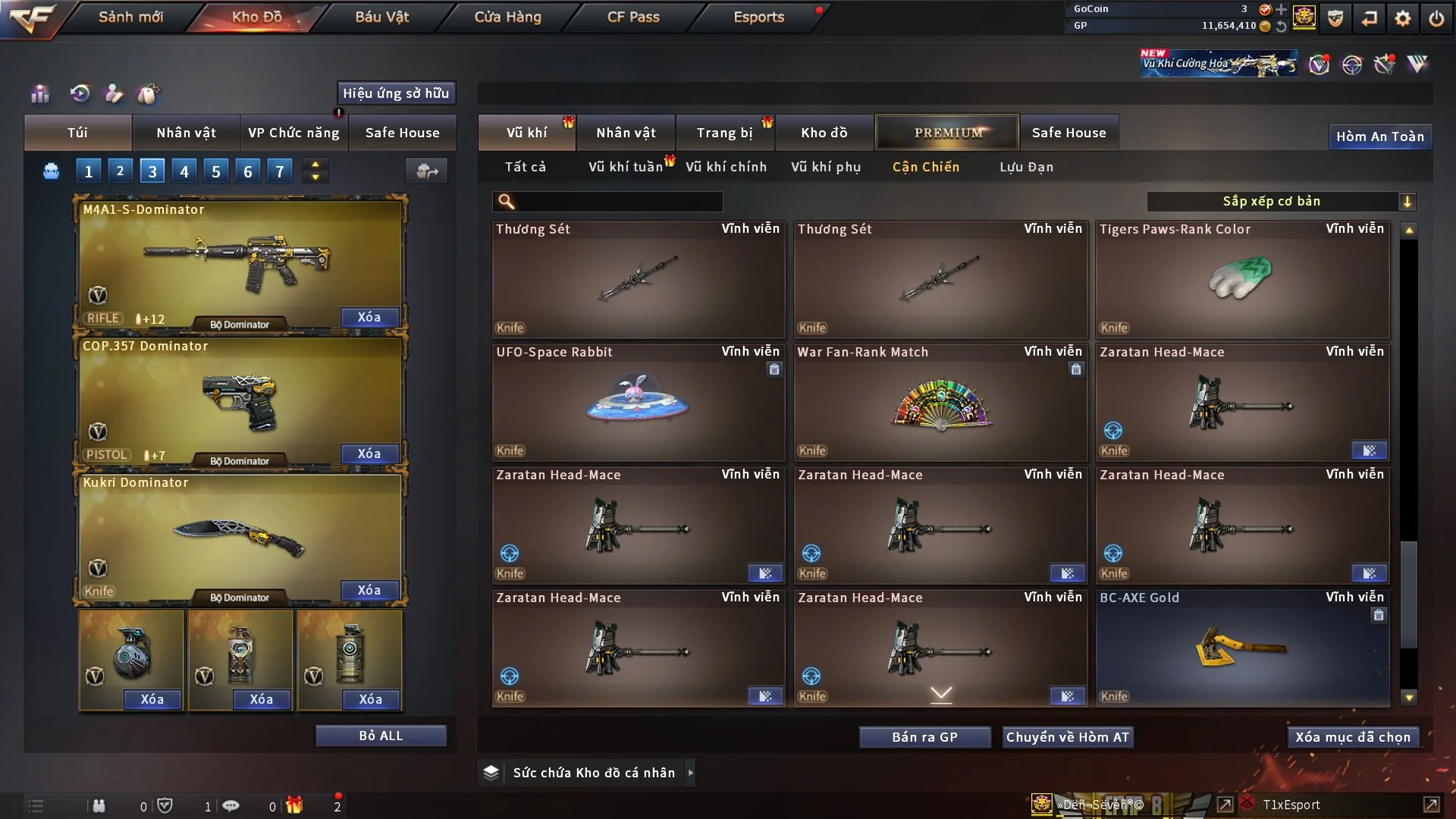Open the Hòm An Toàn safe box
The height and width of the screenshot is (819, 1456).
(1379, 136)
